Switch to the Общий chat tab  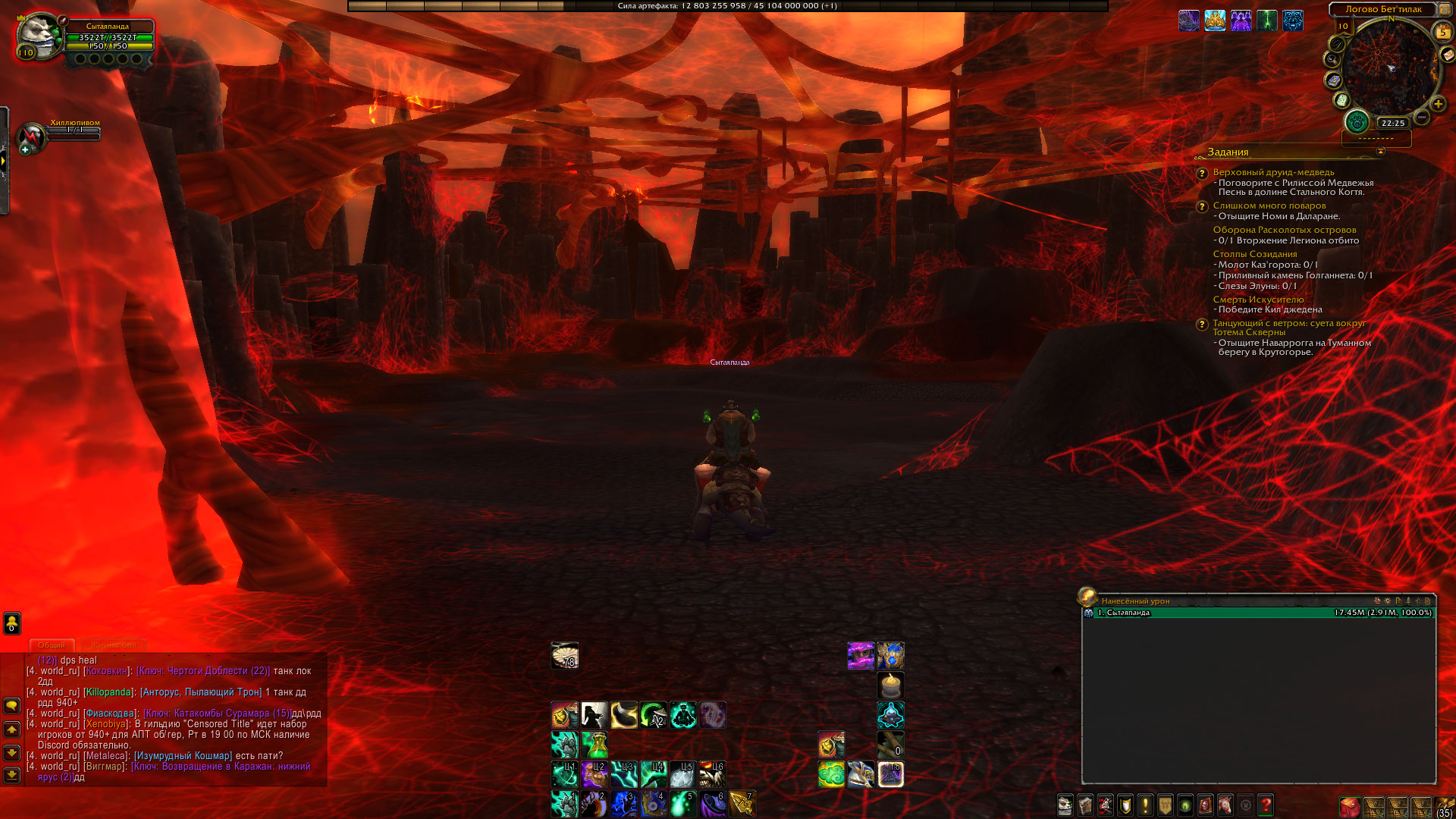(52, 645)
